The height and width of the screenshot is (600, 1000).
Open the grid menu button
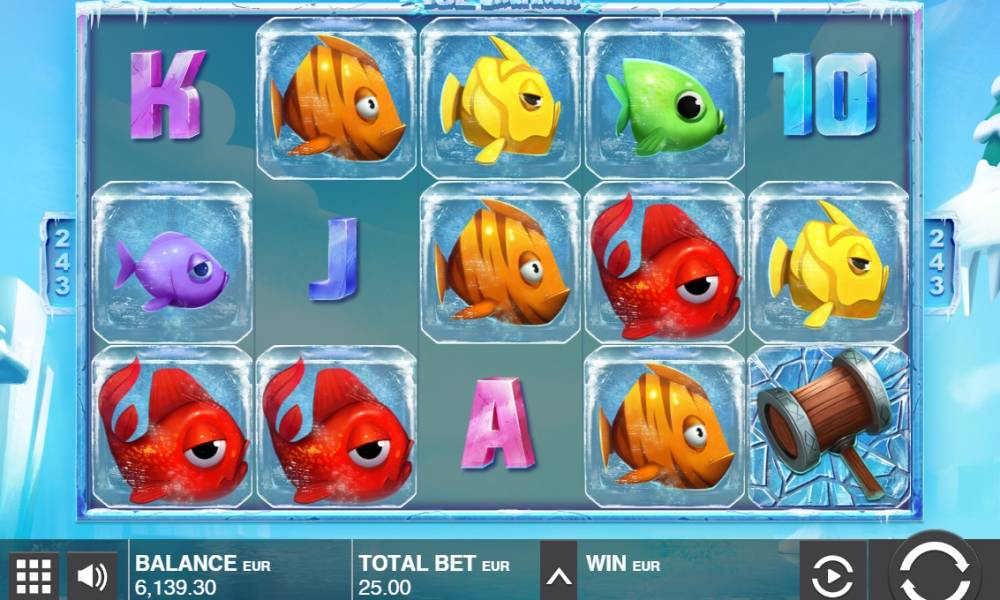[x=34, y=575]
